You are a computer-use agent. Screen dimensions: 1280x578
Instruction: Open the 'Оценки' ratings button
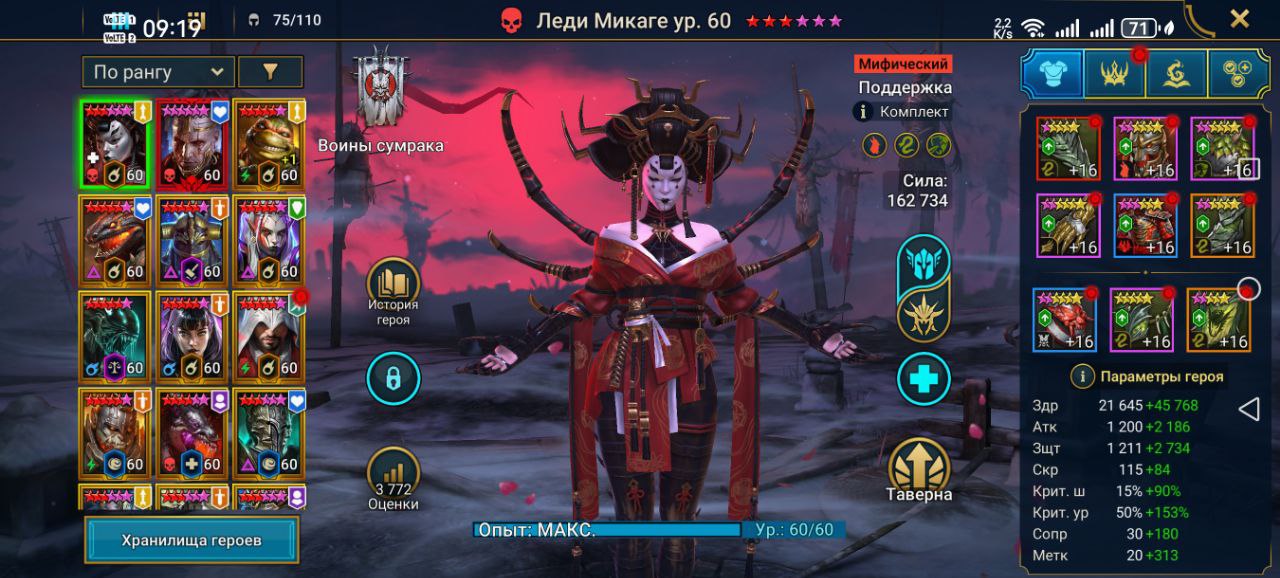click(x=393, y=480)
